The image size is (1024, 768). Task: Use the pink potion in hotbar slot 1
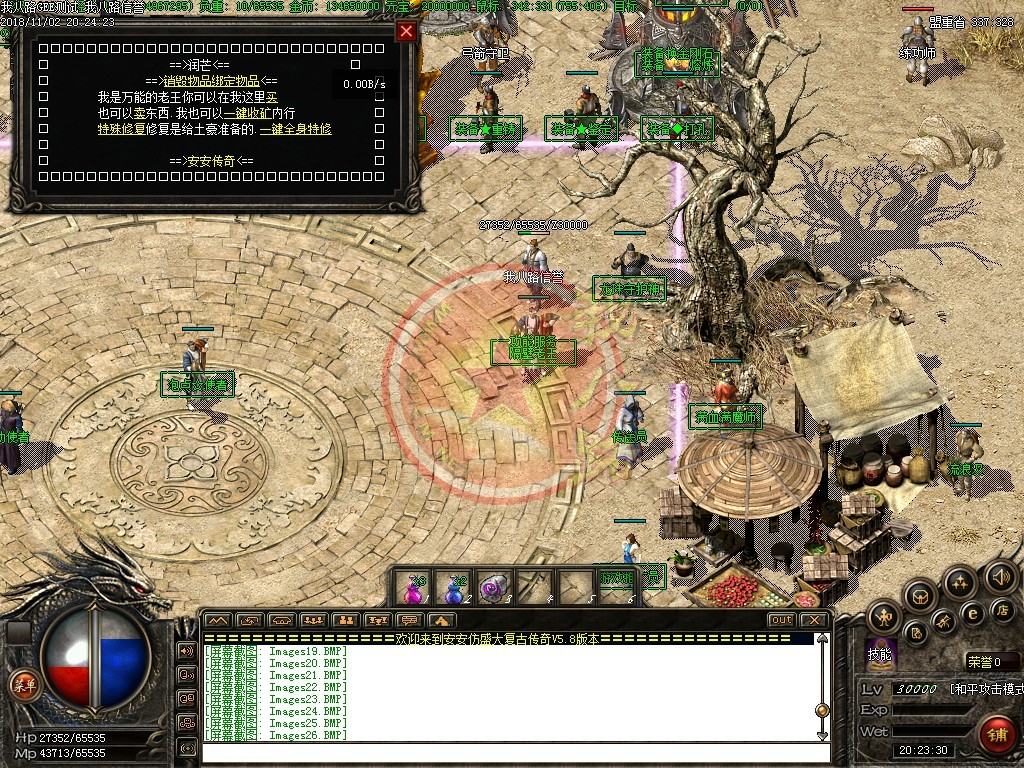413,588
